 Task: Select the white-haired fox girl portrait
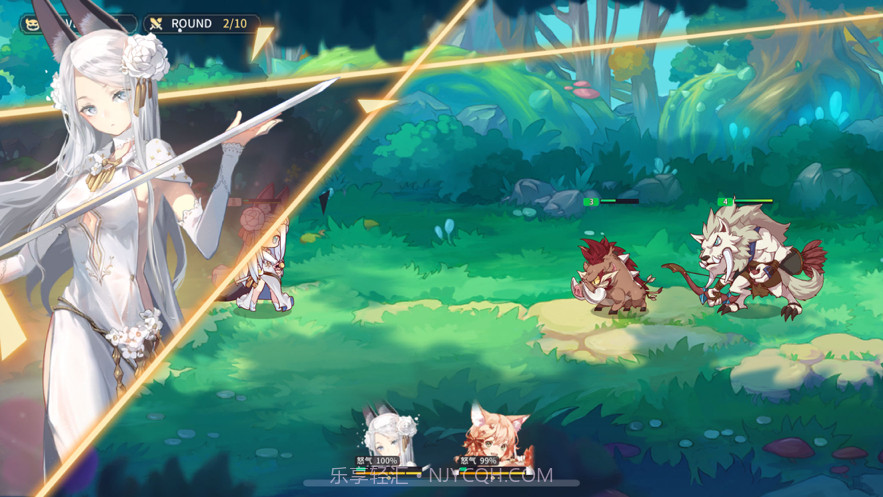(386, 438)
